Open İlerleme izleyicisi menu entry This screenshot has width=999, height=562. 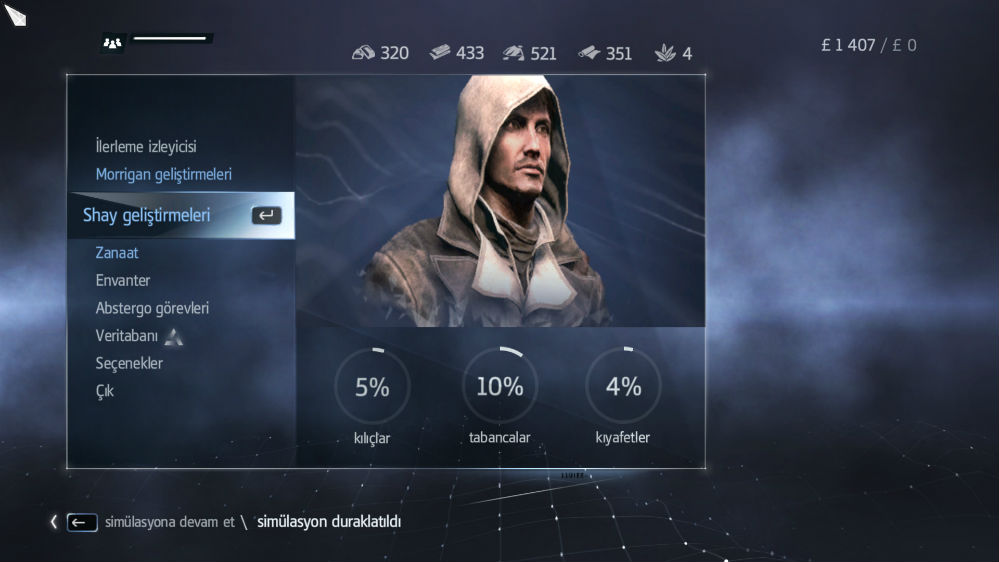coord(145,147)
